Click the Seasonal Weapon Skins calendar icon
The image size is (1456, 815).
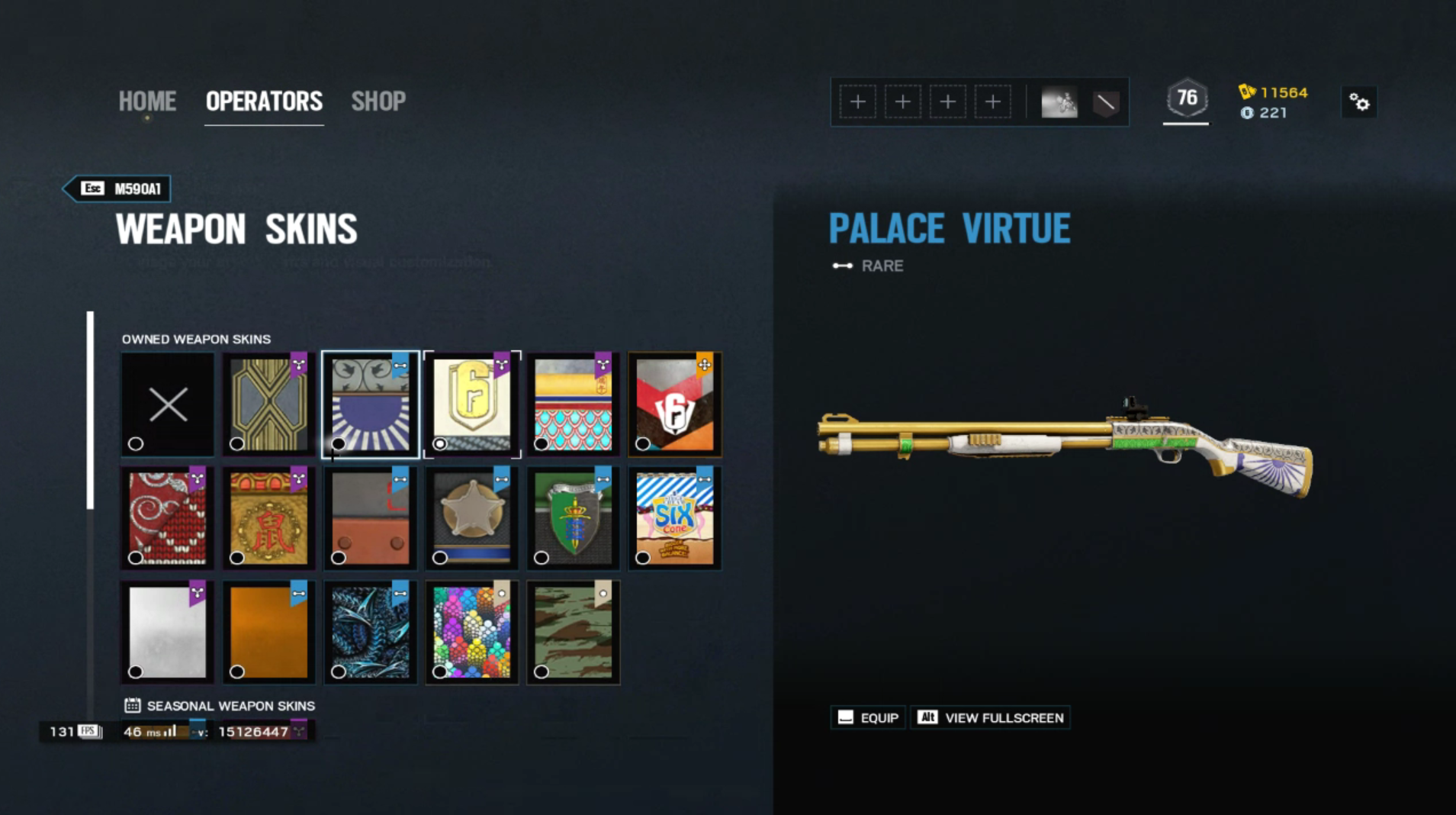tap(133, 705)
